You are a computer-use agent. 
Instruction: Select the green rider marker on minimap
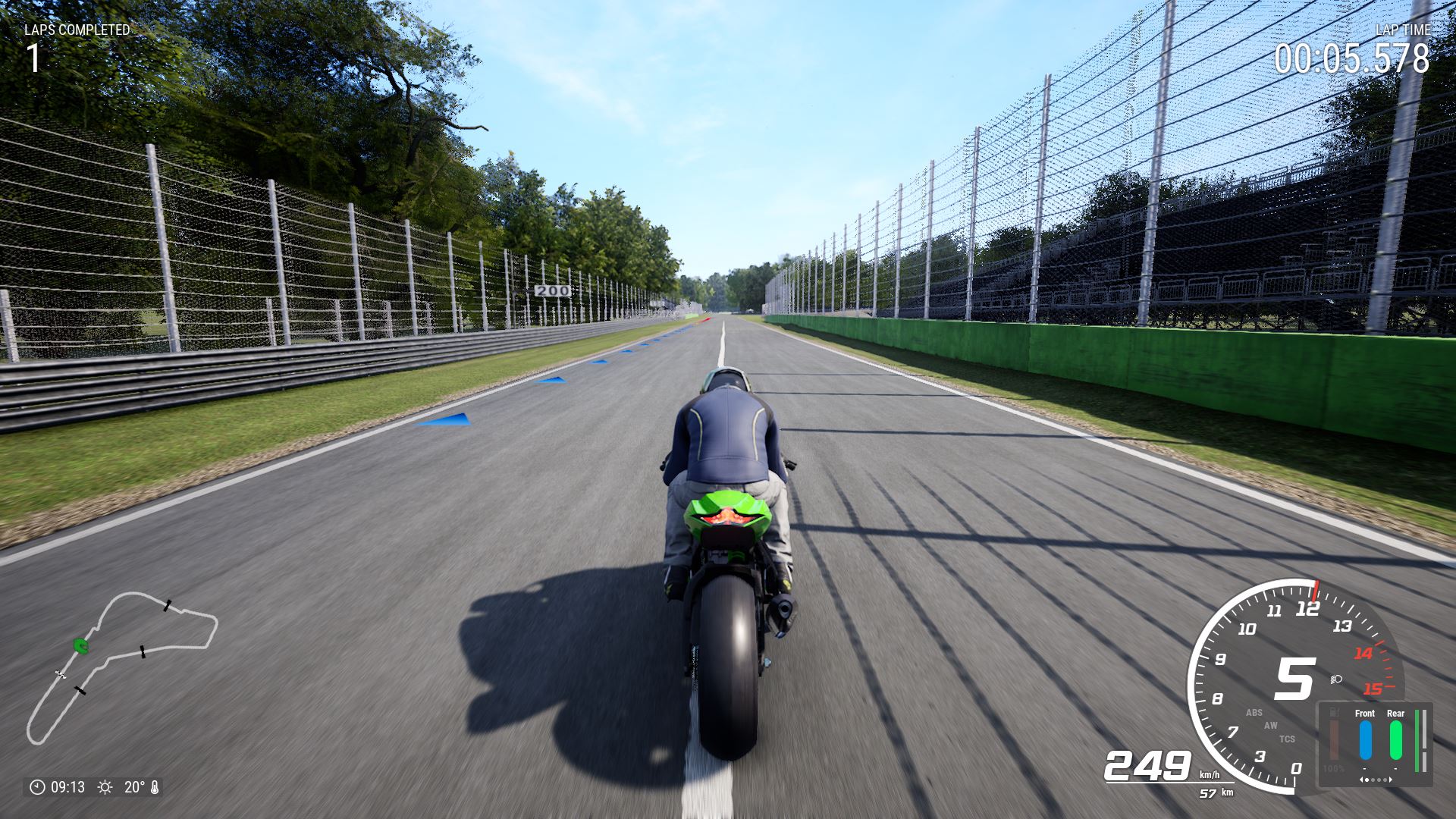tap(80, 645)
